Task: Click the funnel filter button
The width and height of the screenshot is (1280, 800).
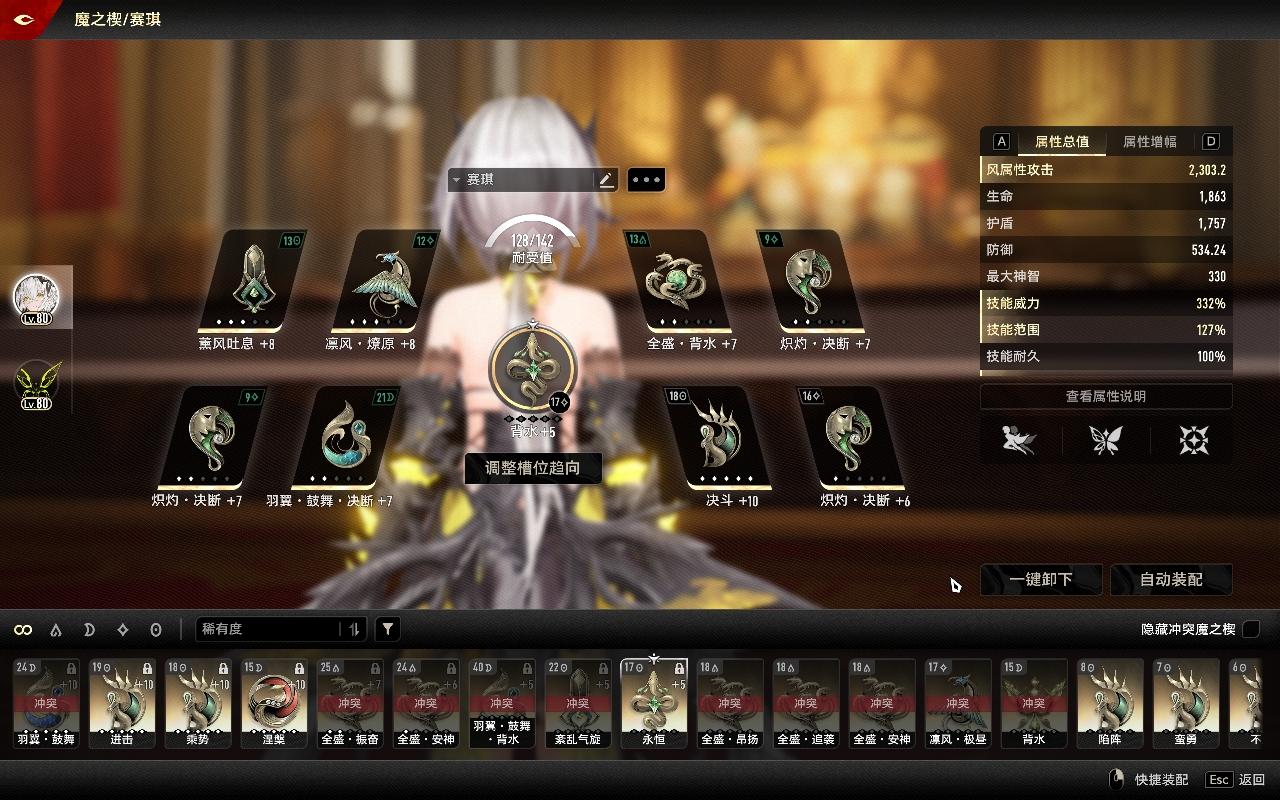Action: tap(388, 629)
